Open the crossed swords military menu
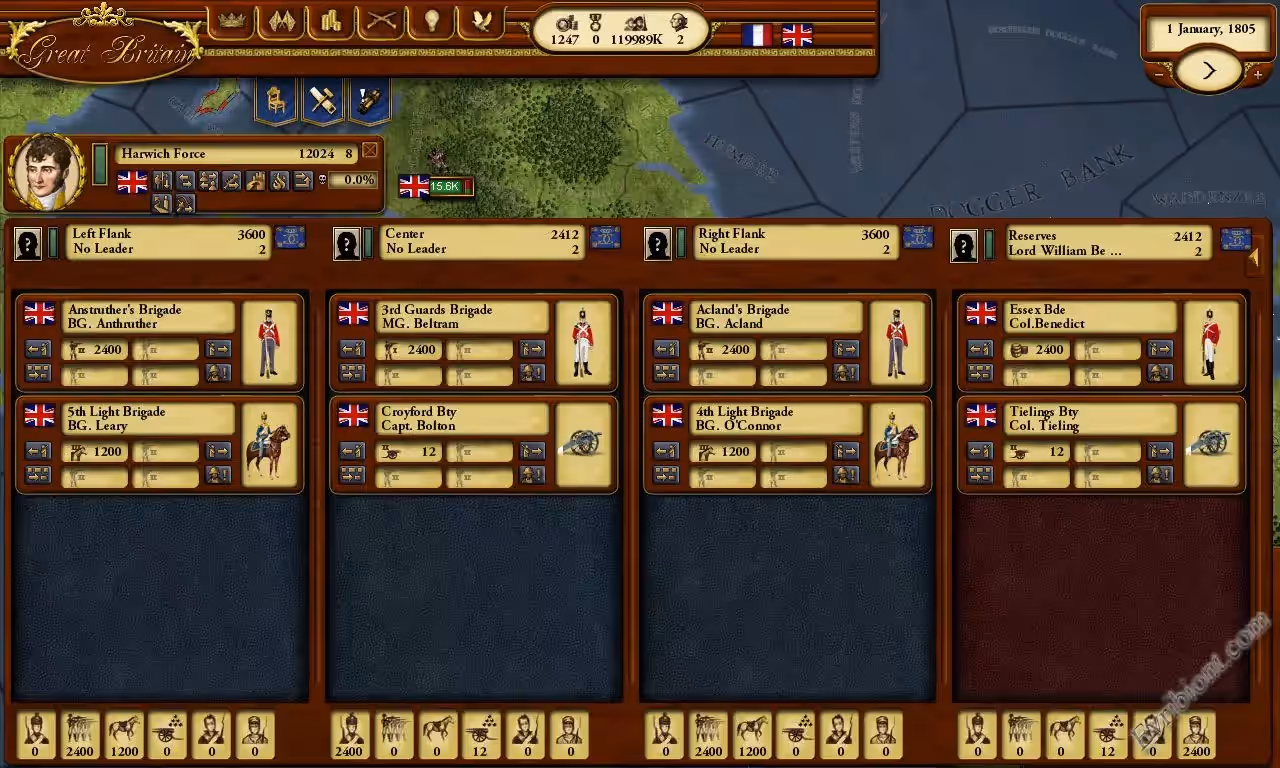 click(381, 22)
